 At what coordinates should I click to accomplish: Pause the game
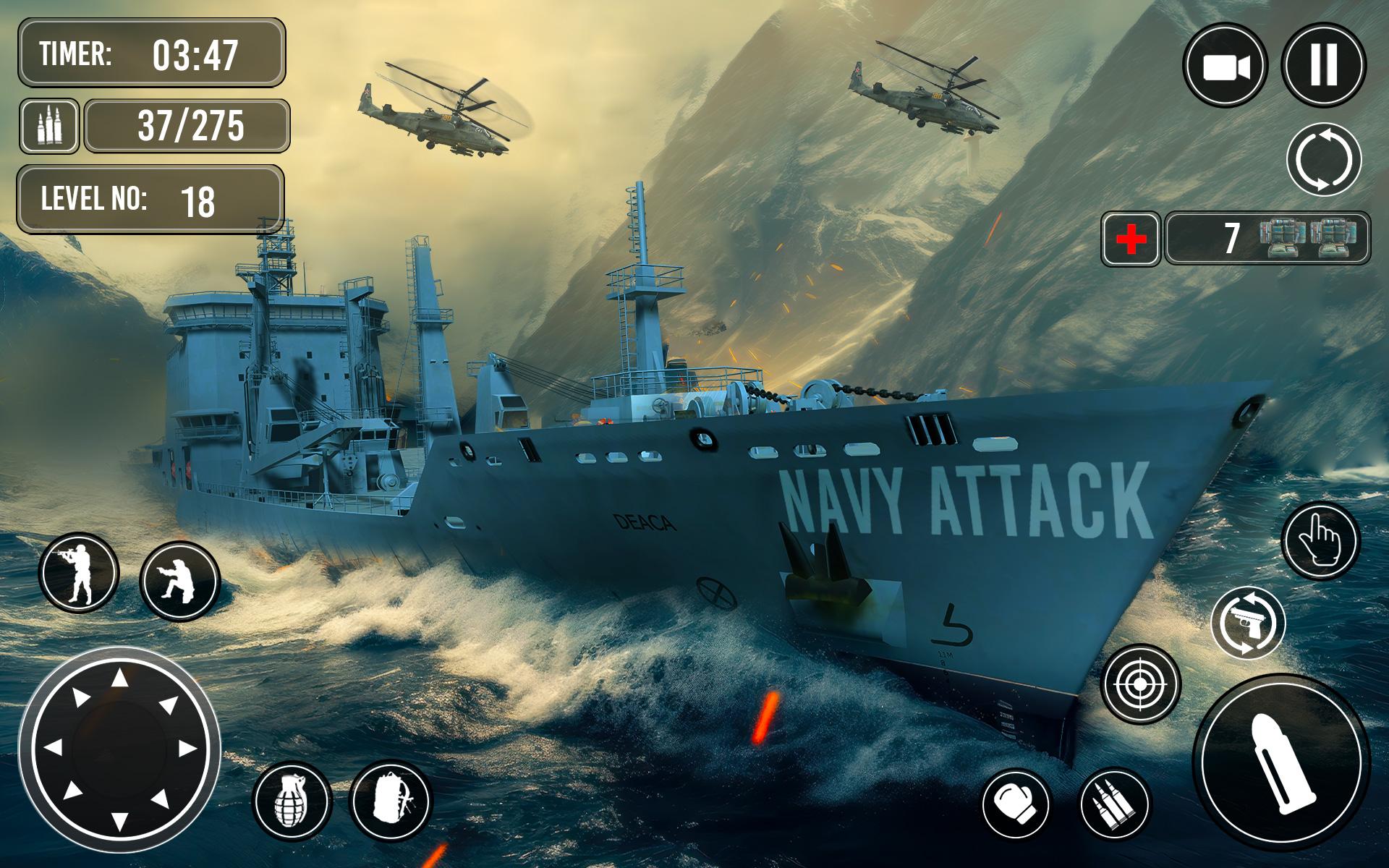click(x=1322, y=64)
